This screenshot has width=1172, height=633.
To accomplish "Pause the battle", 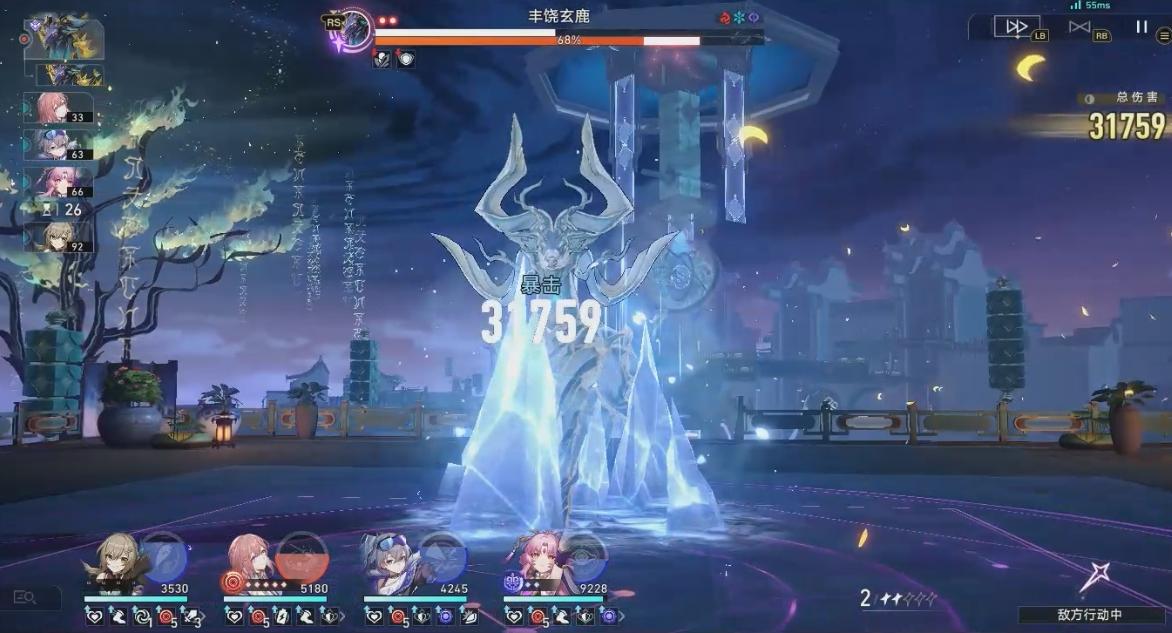I will pos(1141,27).
